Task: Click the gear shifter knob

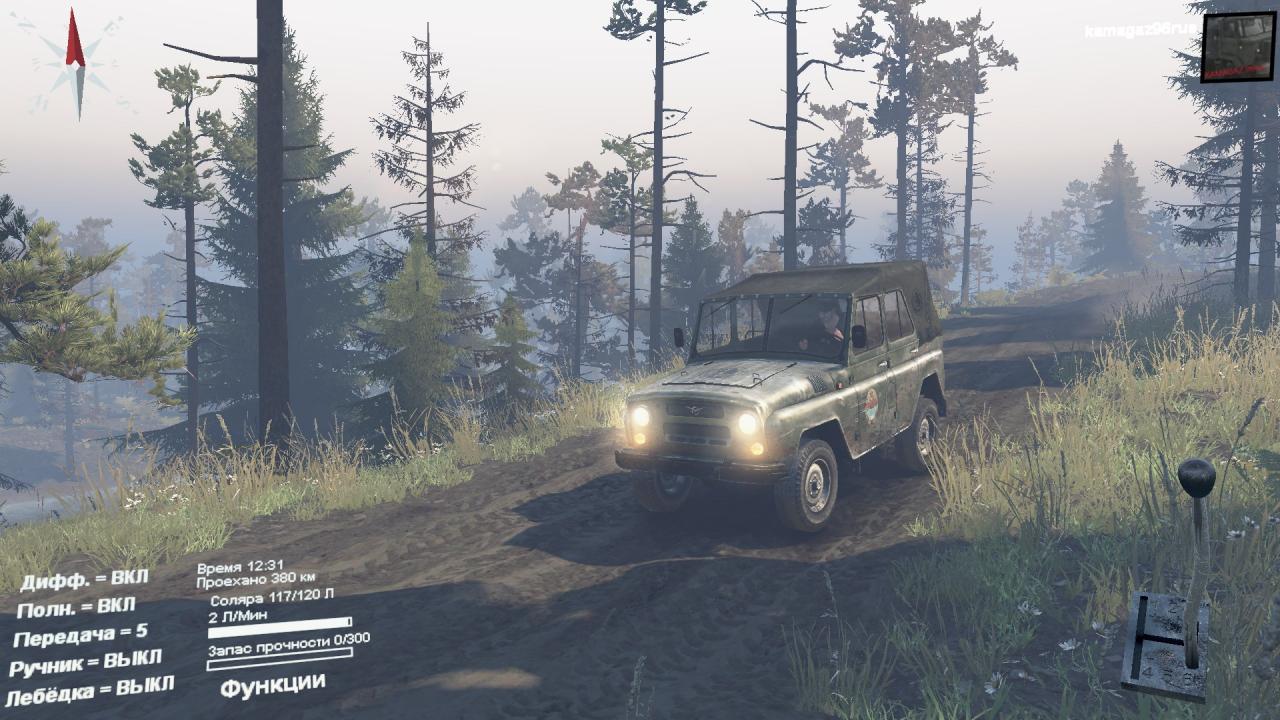Action: [1196, 477]
